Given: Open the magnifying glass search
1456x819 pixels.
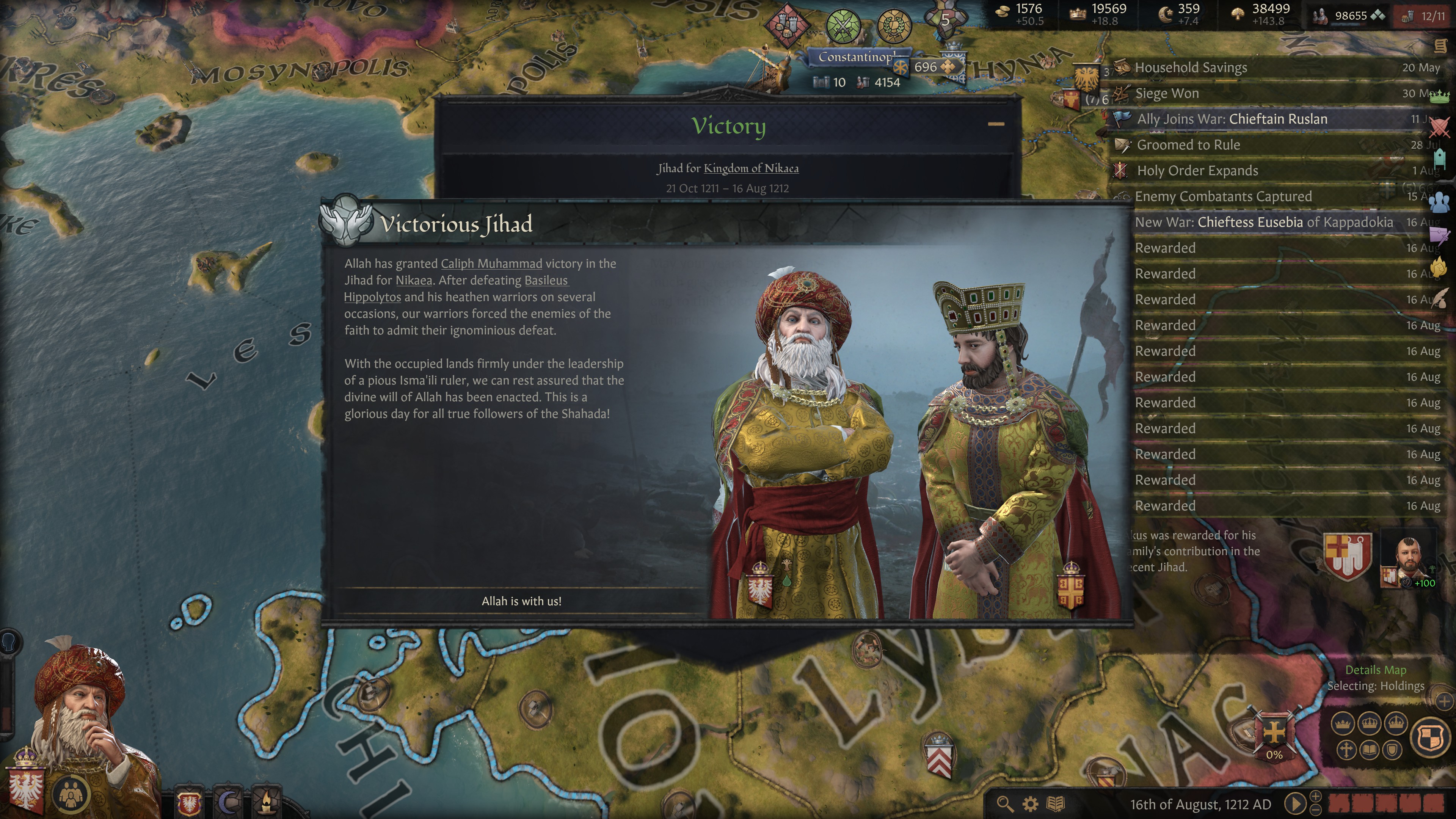Looking at the screenshot, I should 1004,804.
